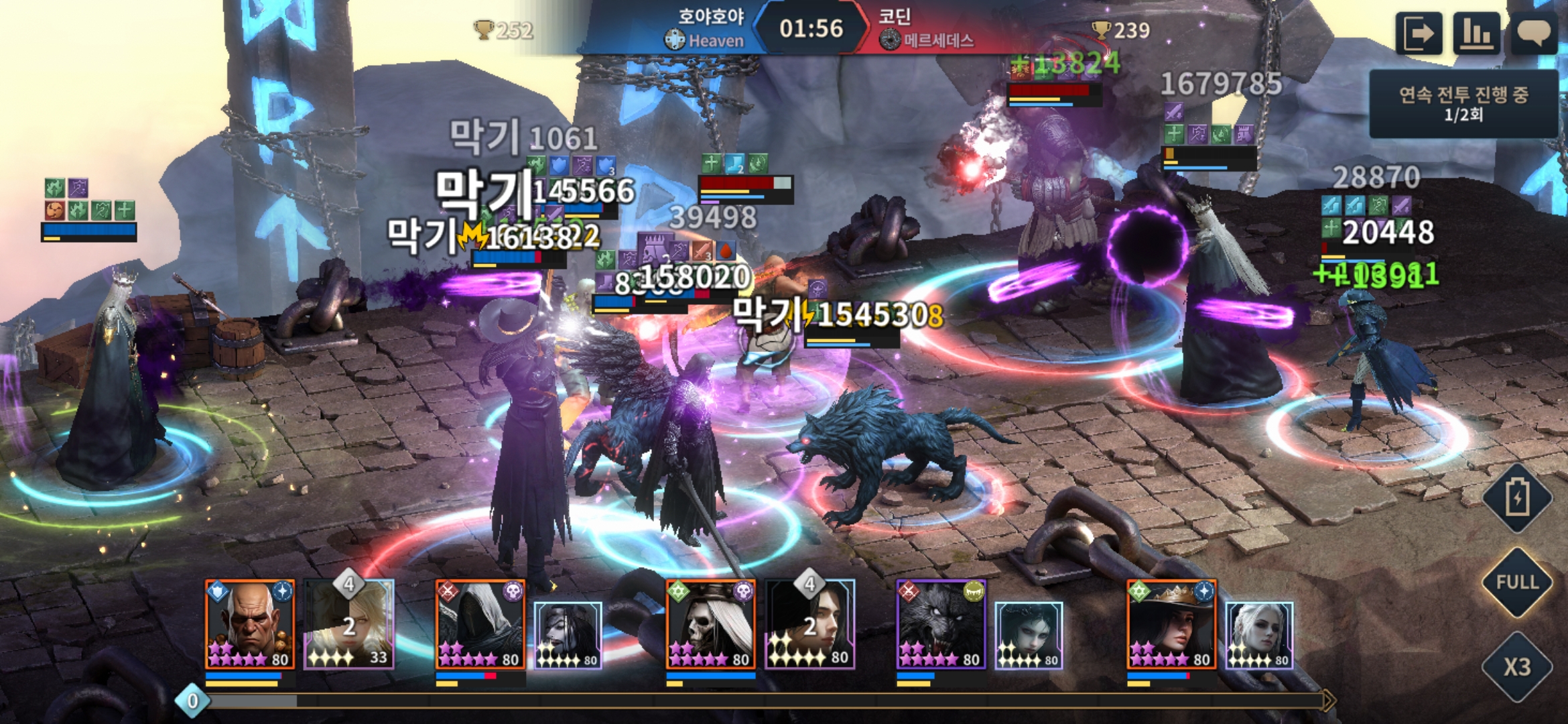
Task: Select the skull-faced hat hero portrait
Action: 710,625
